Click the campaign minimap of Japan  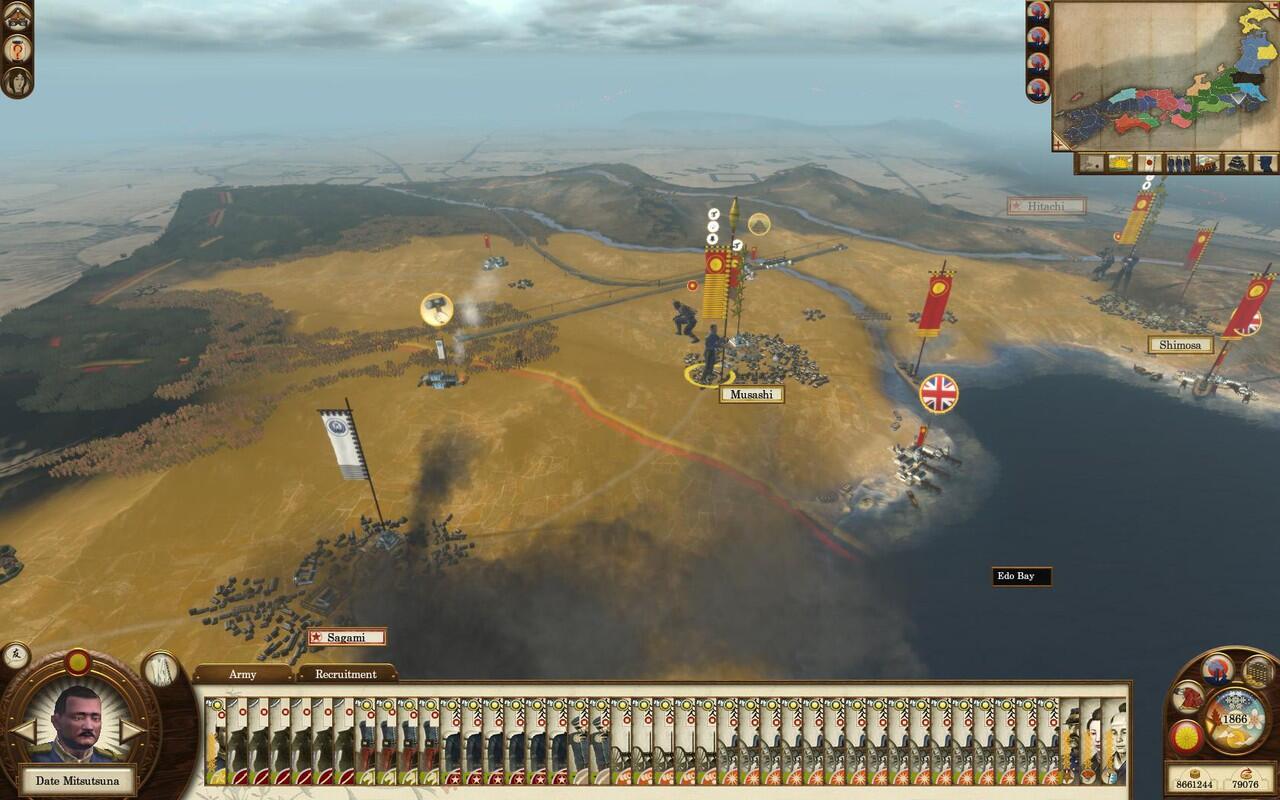1165,75
